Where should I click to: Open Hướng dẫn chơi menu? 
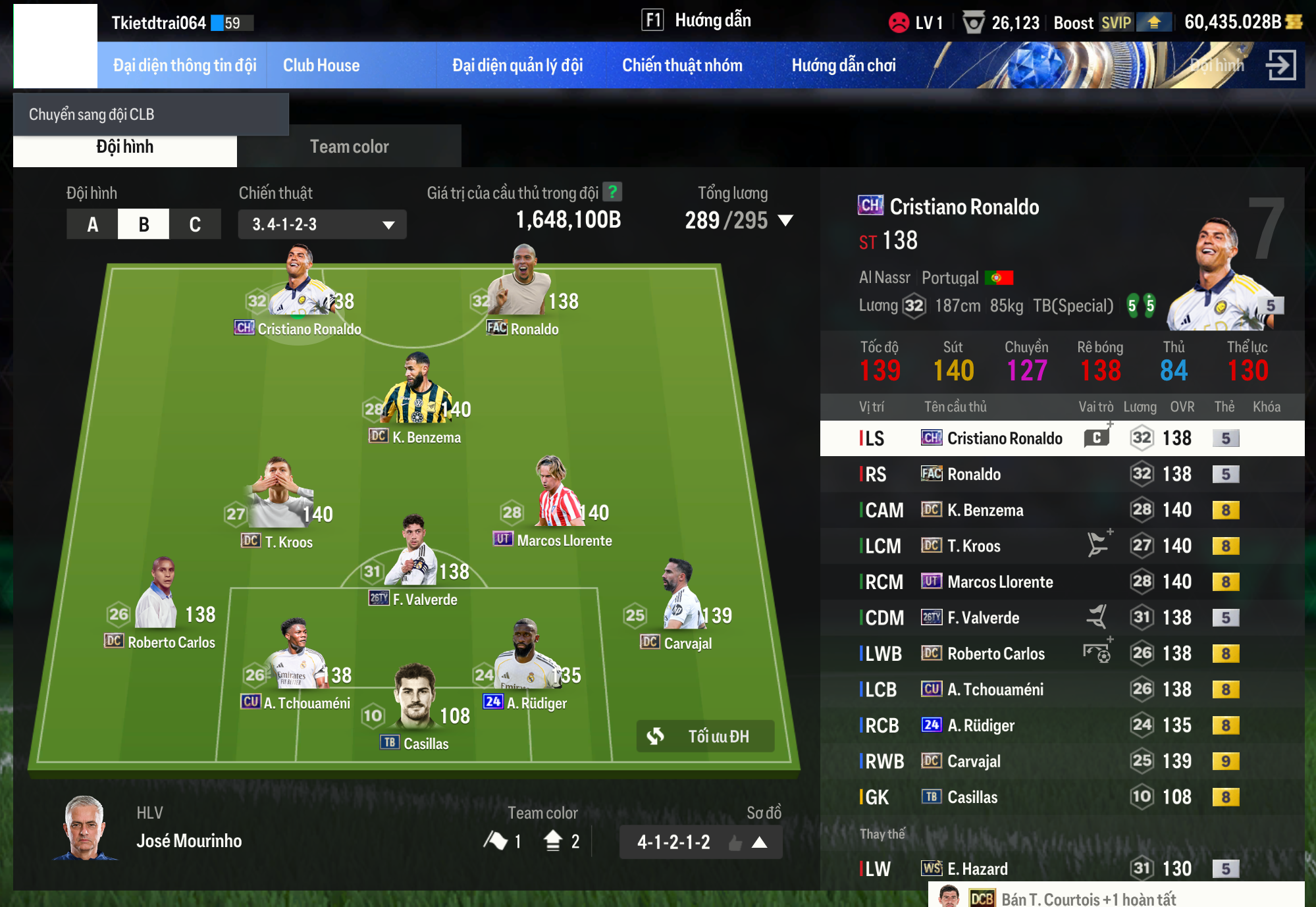[843, 65]
